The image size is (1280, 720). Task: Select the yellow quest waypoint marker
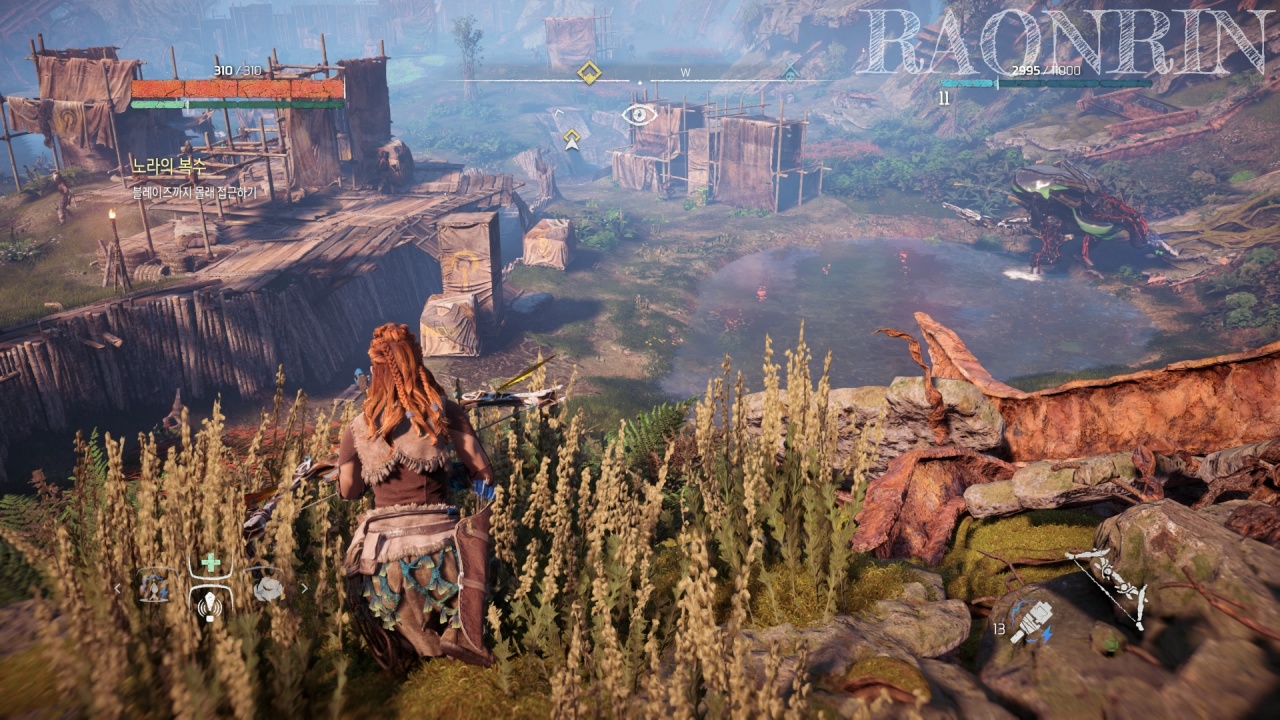click(571, 138)
